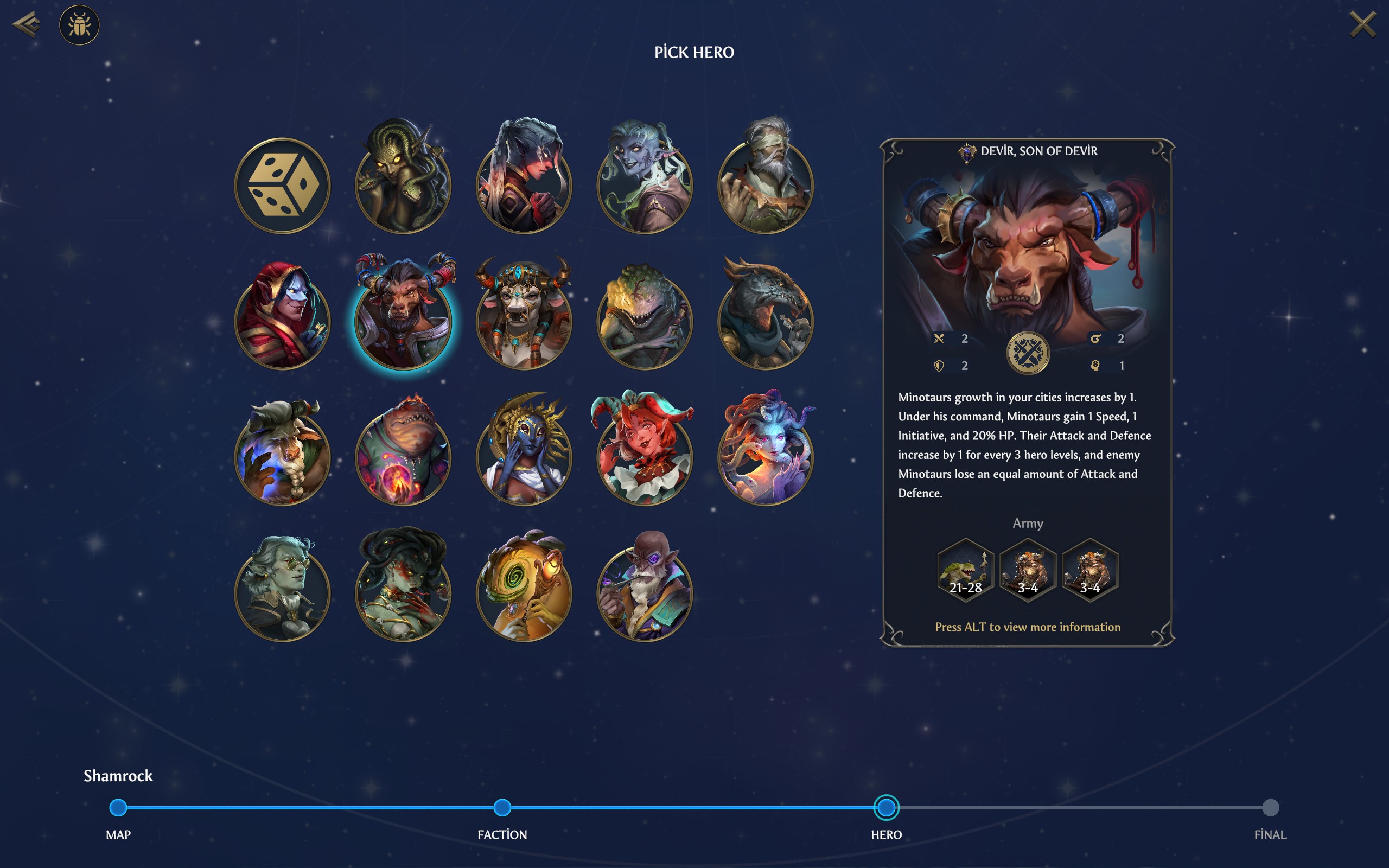Advance to the Final step marker

1270,808
